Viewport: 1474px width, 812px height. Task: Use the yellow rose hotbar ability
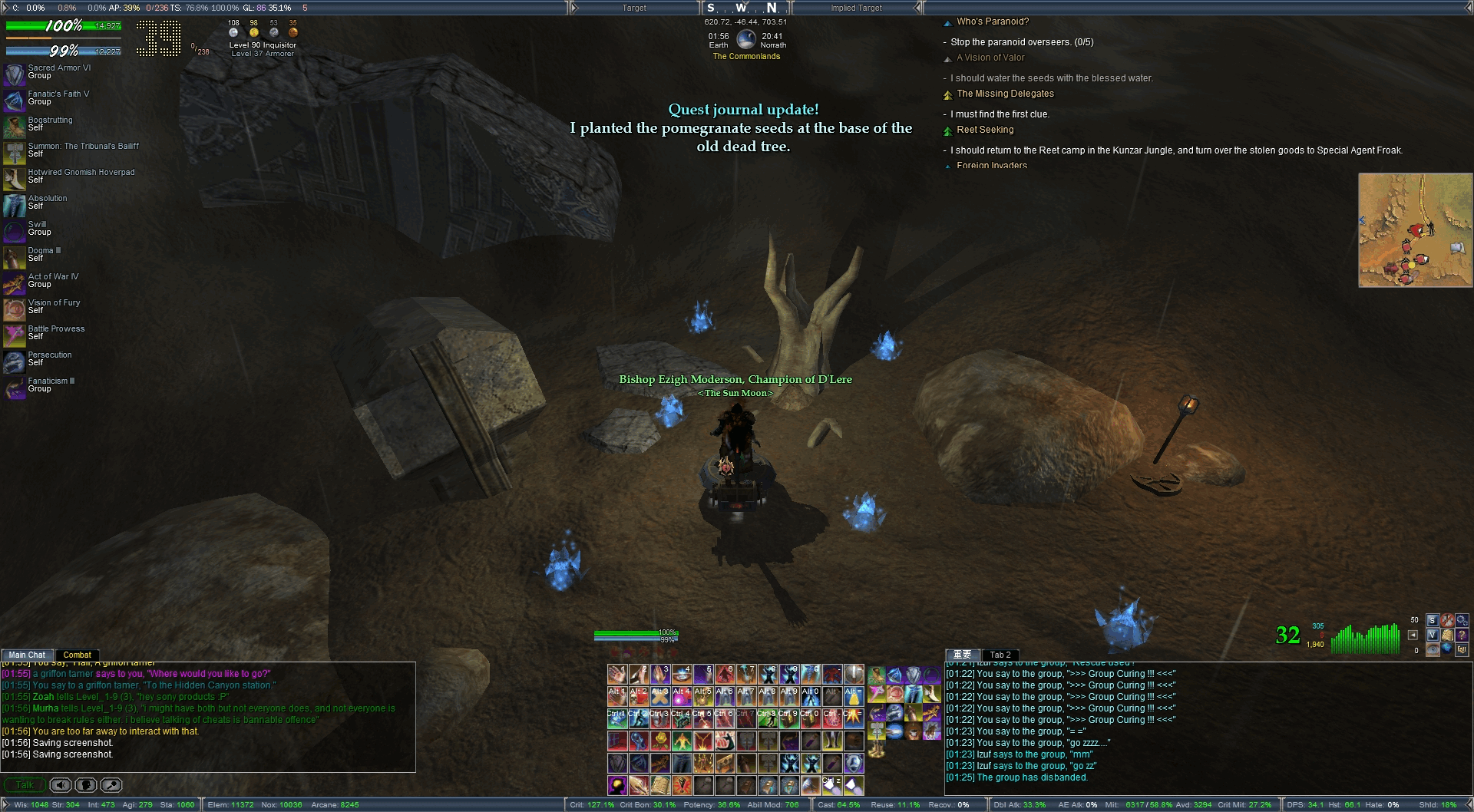coord(660,741)
